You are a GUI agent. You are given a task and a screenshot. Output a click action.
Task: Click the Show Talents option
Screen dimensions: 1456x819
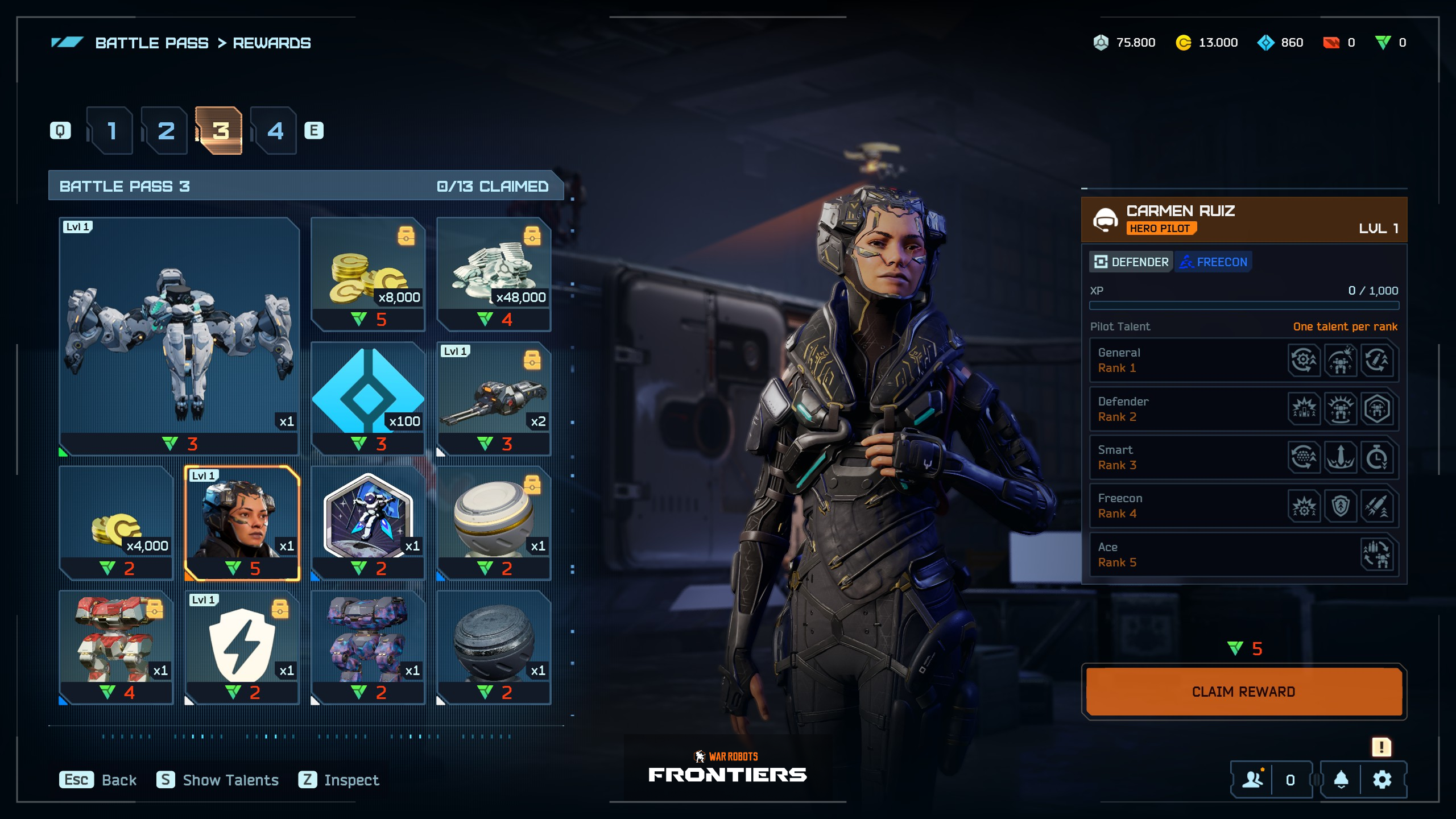point(218,780)
